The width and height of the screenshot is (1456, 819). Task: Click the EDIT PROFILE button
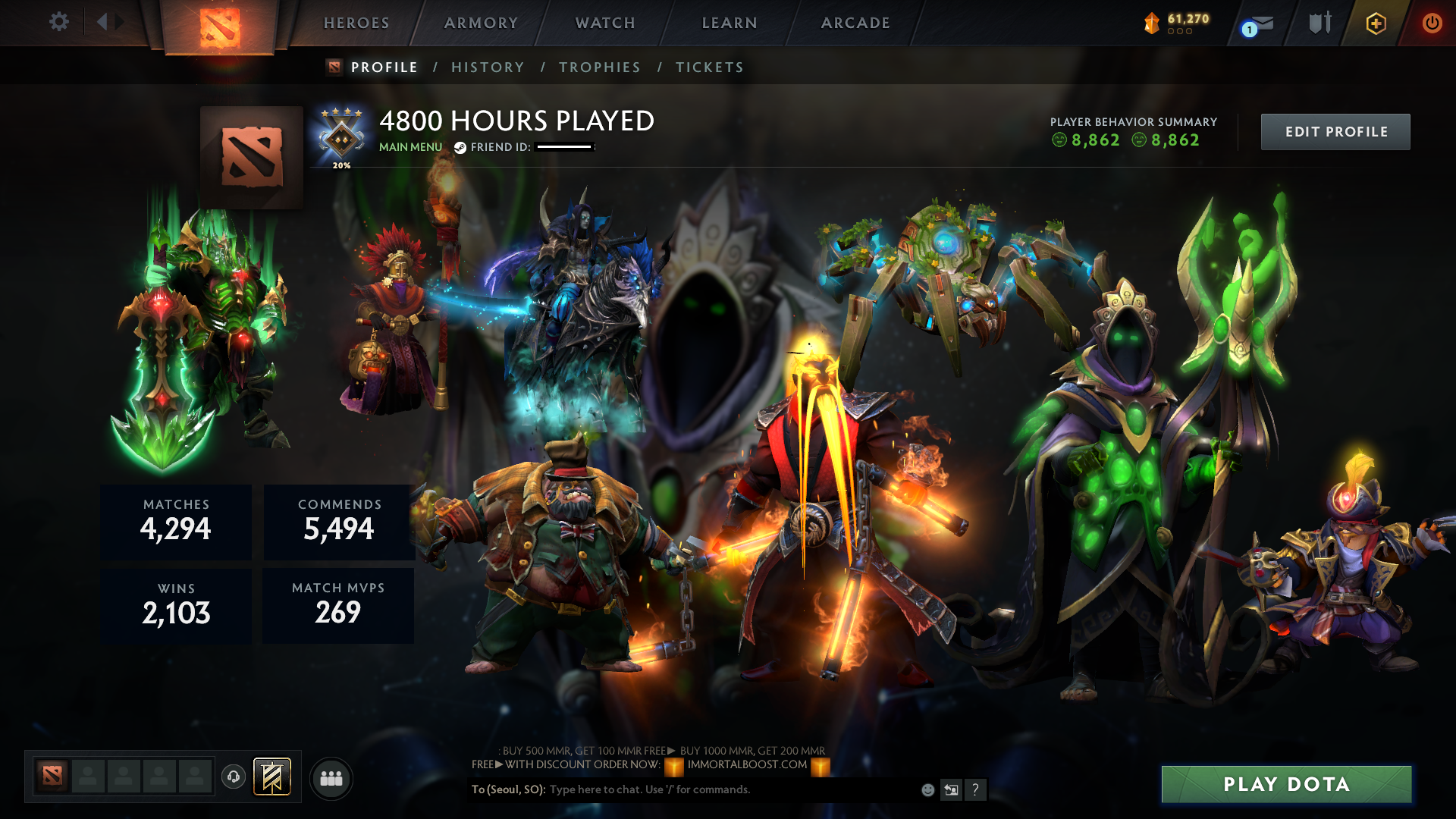coord(1335,131)
